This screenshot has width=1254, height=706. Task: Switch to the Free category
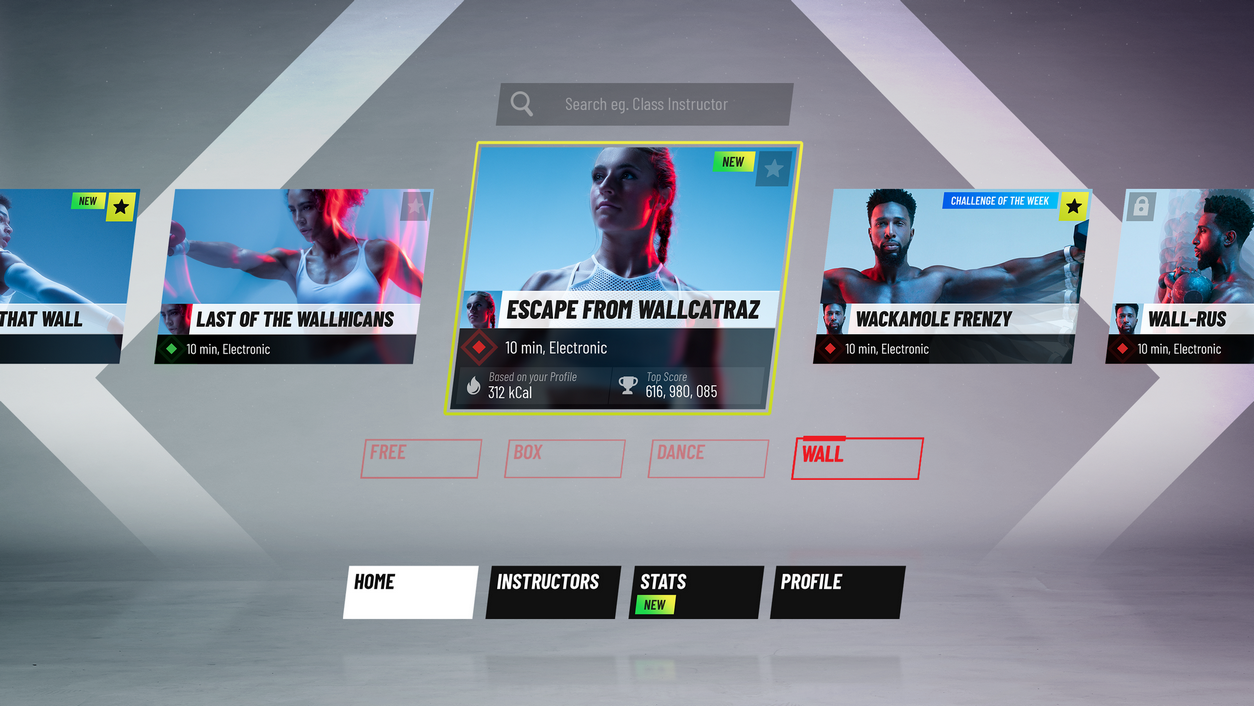(x=420, y=458)
